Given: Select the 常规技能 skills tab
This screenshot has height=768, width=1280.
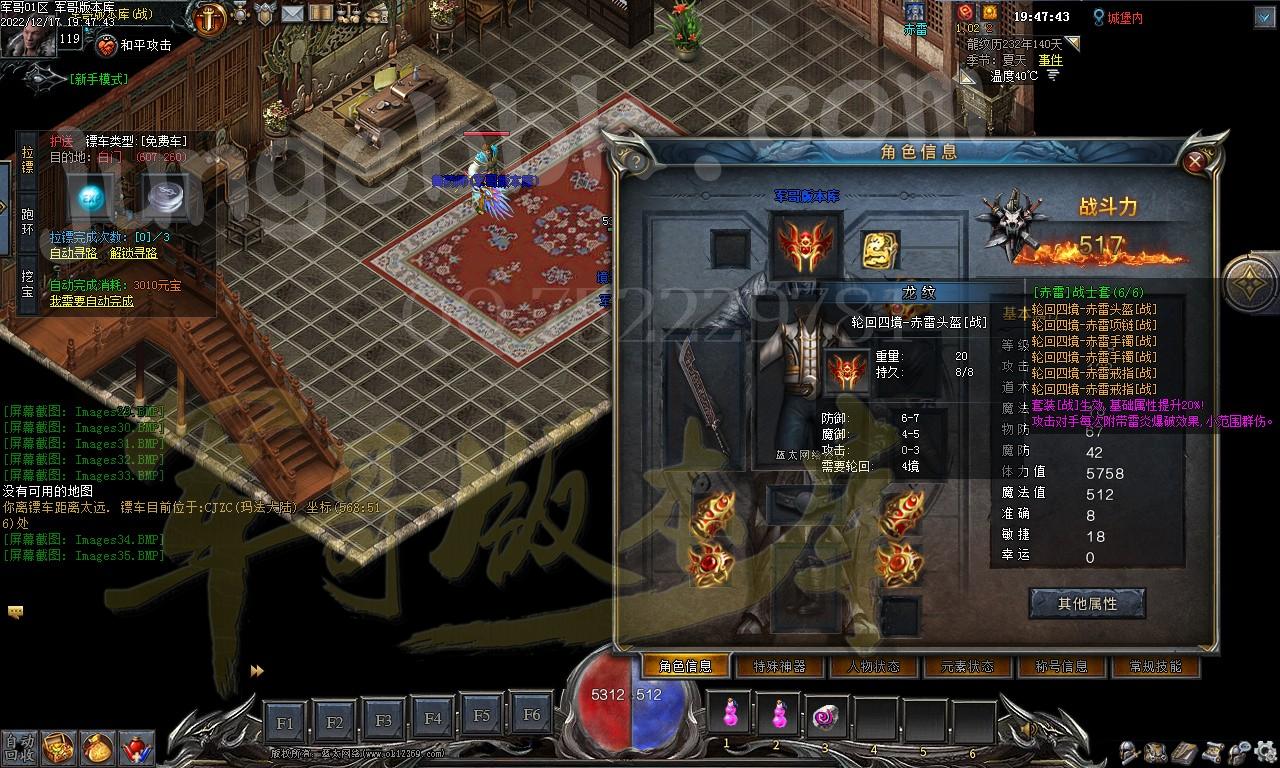Looking at the screenshot, I should (1154, 666).
